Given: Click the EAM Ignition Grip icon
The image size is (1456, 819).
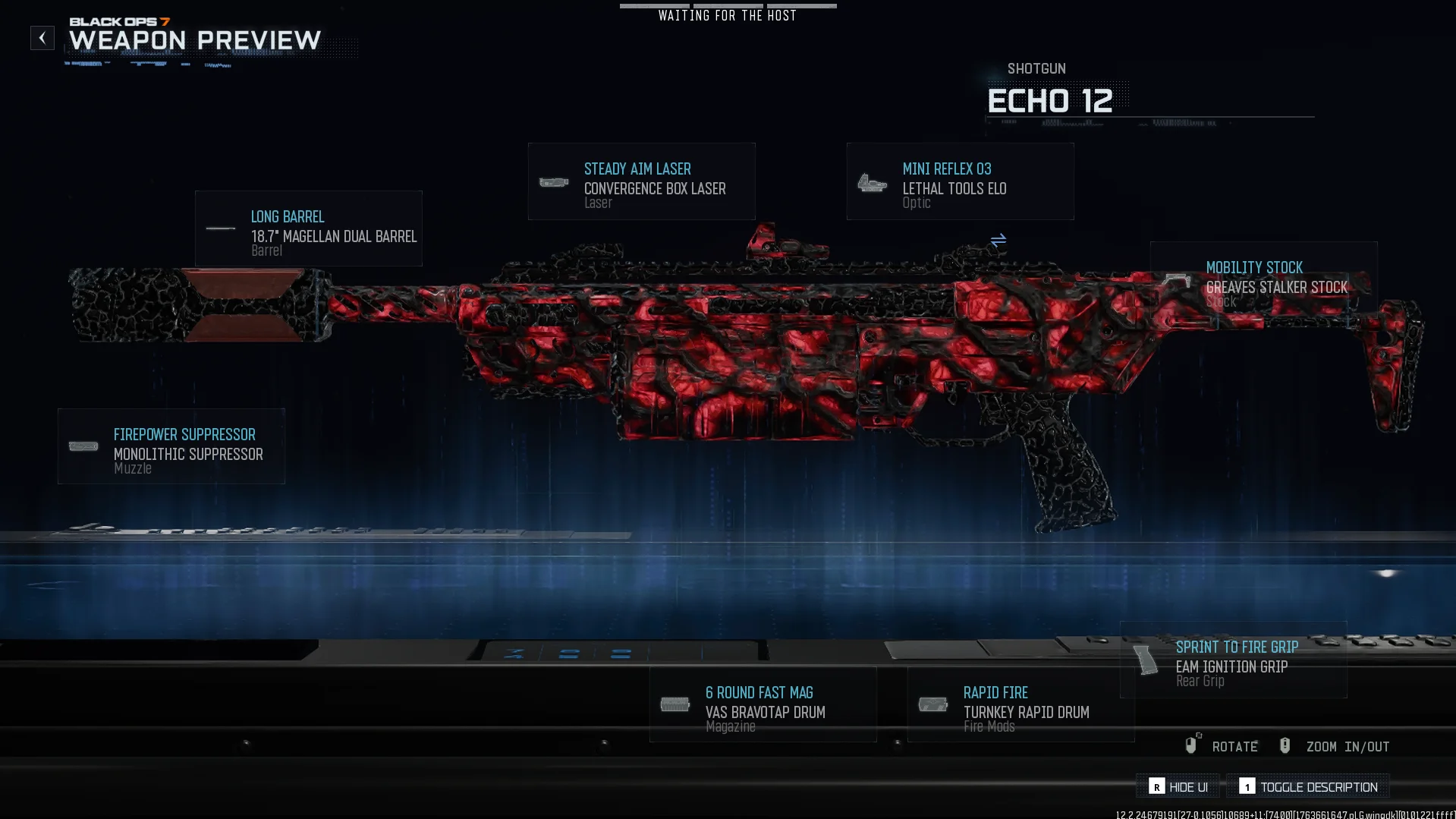Looking at the screenshot, I should click(x=1144, y=660).
